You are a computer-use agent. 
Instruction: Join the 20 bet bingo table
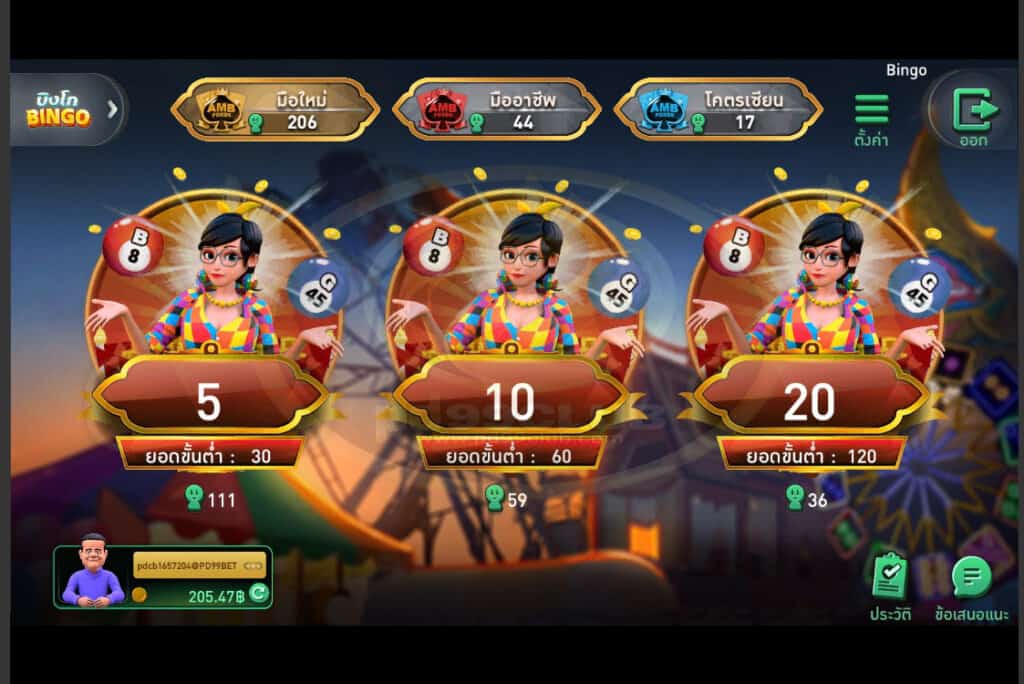[810, 400]
